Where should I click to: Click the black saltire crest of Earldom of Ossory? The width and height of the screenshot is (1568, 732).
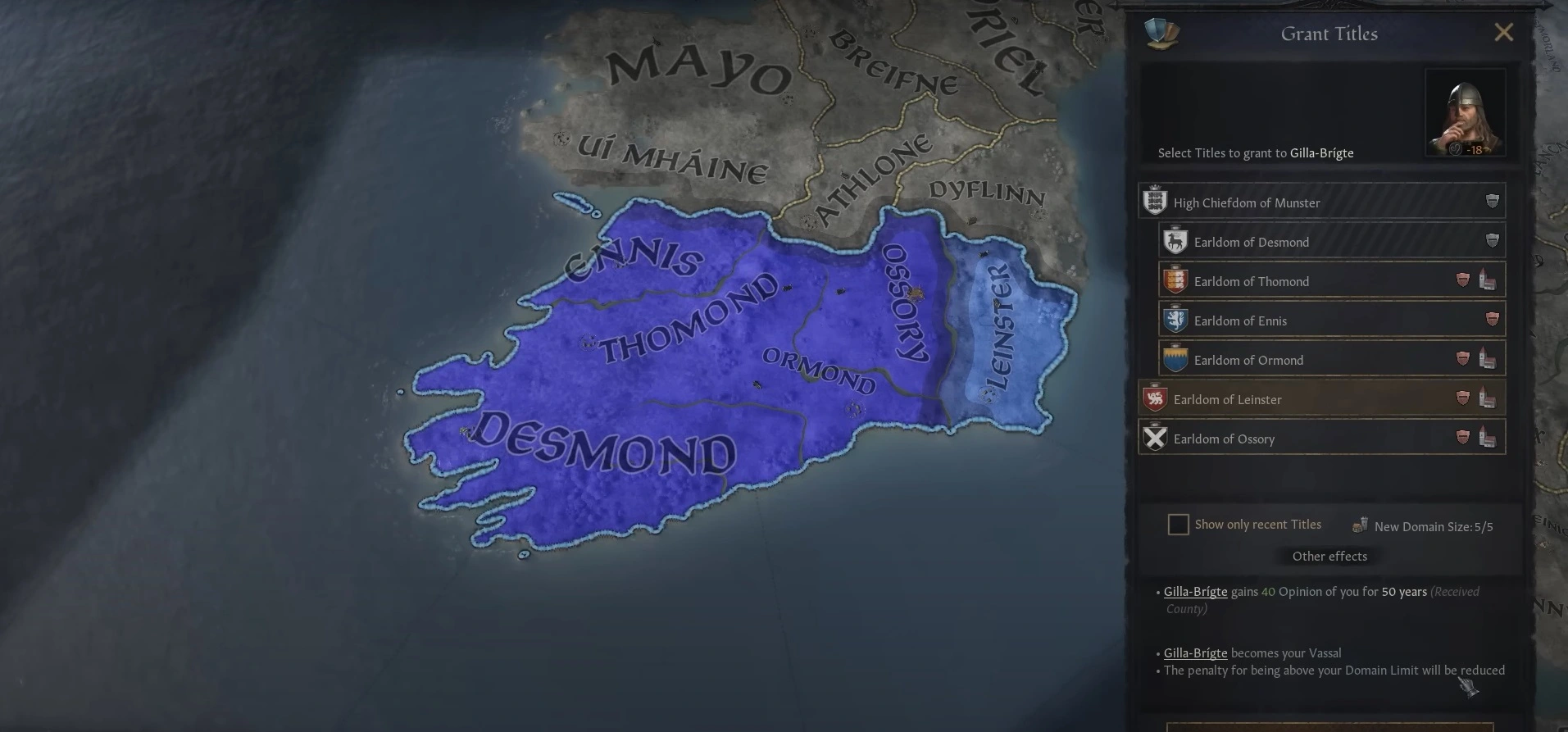pos(1155,438)
